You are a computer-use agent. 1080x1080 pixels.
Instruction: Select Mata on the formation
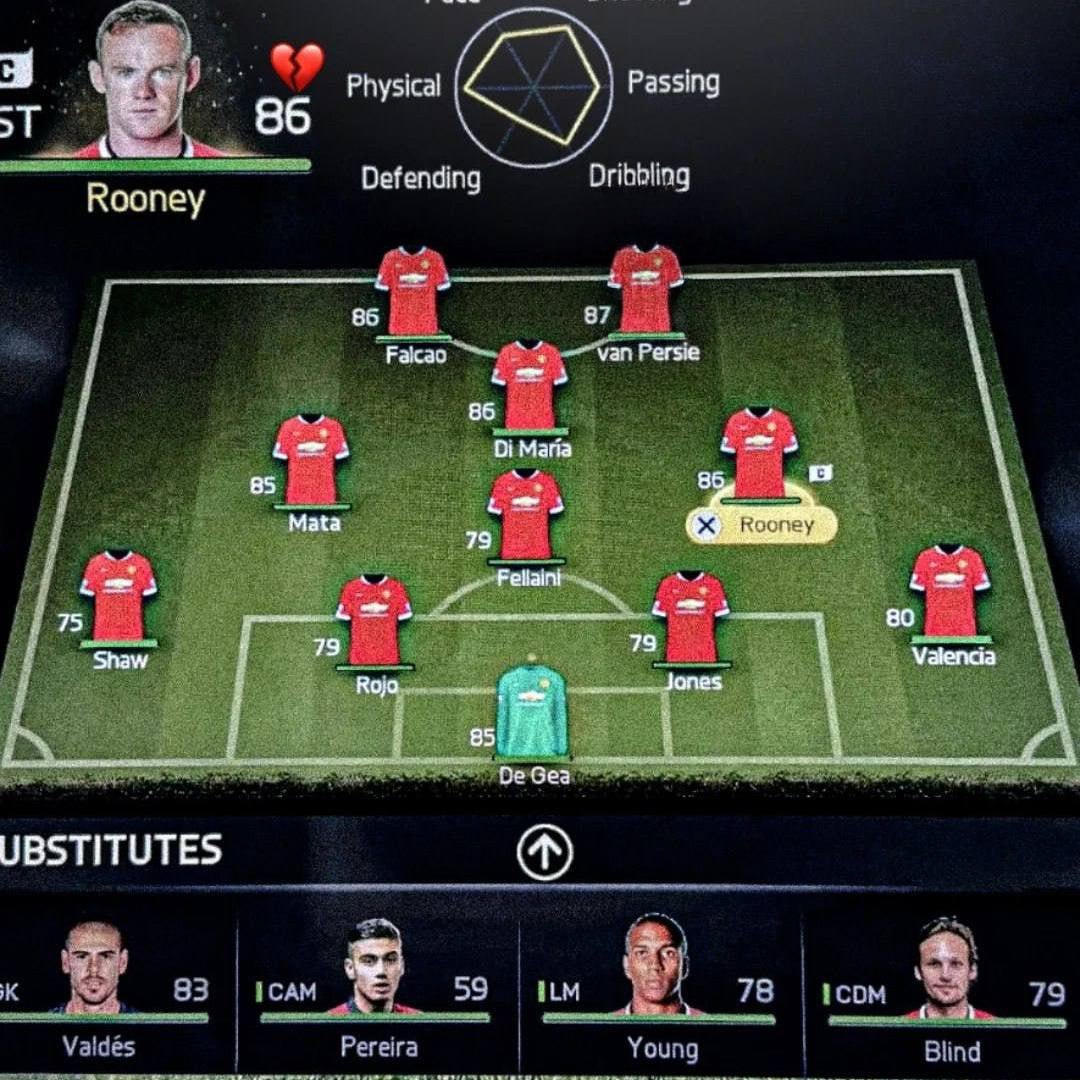[311, 460]
